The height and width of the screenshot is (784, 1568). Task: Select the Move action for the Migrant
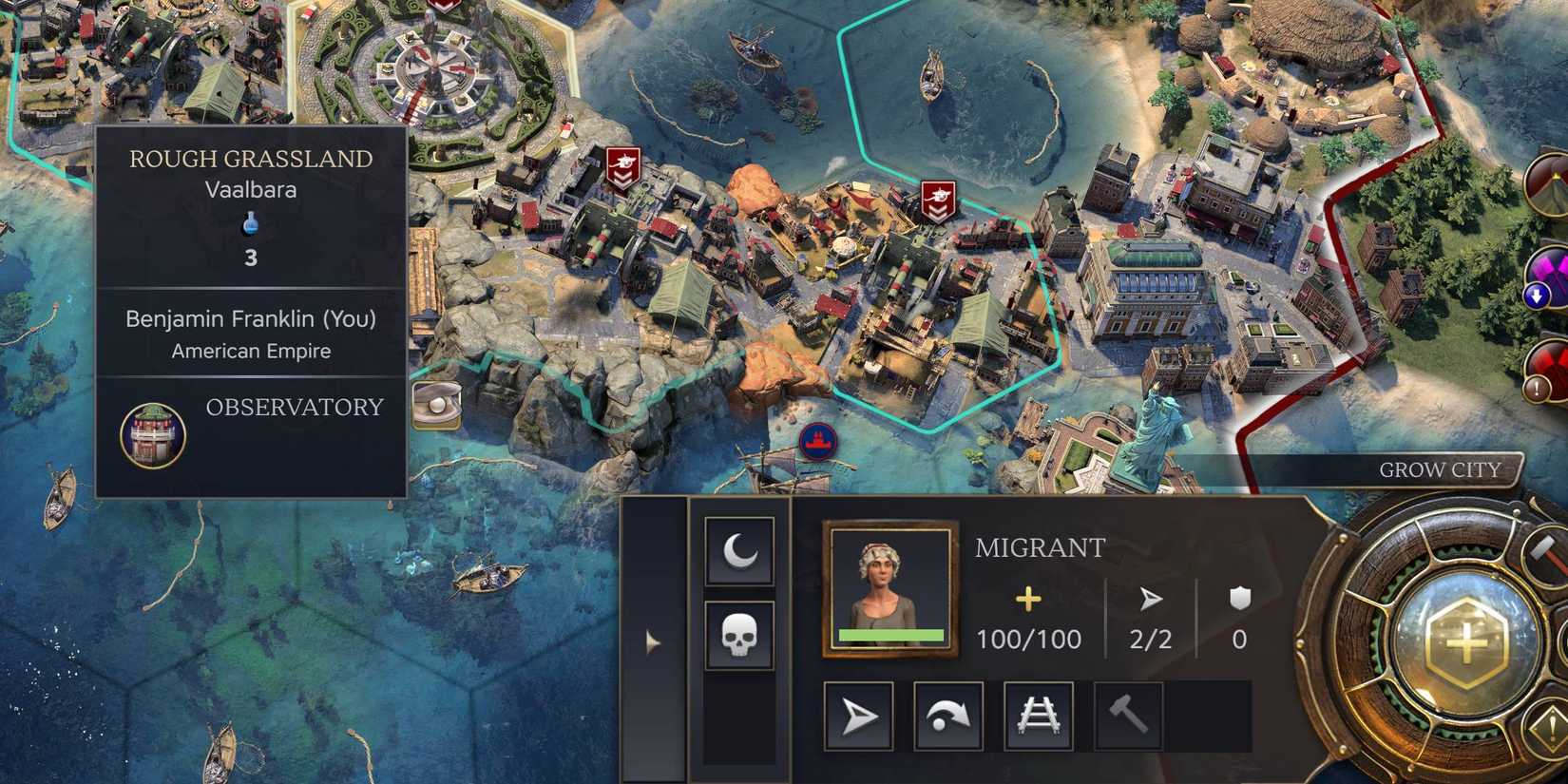[x=858, y=716]
